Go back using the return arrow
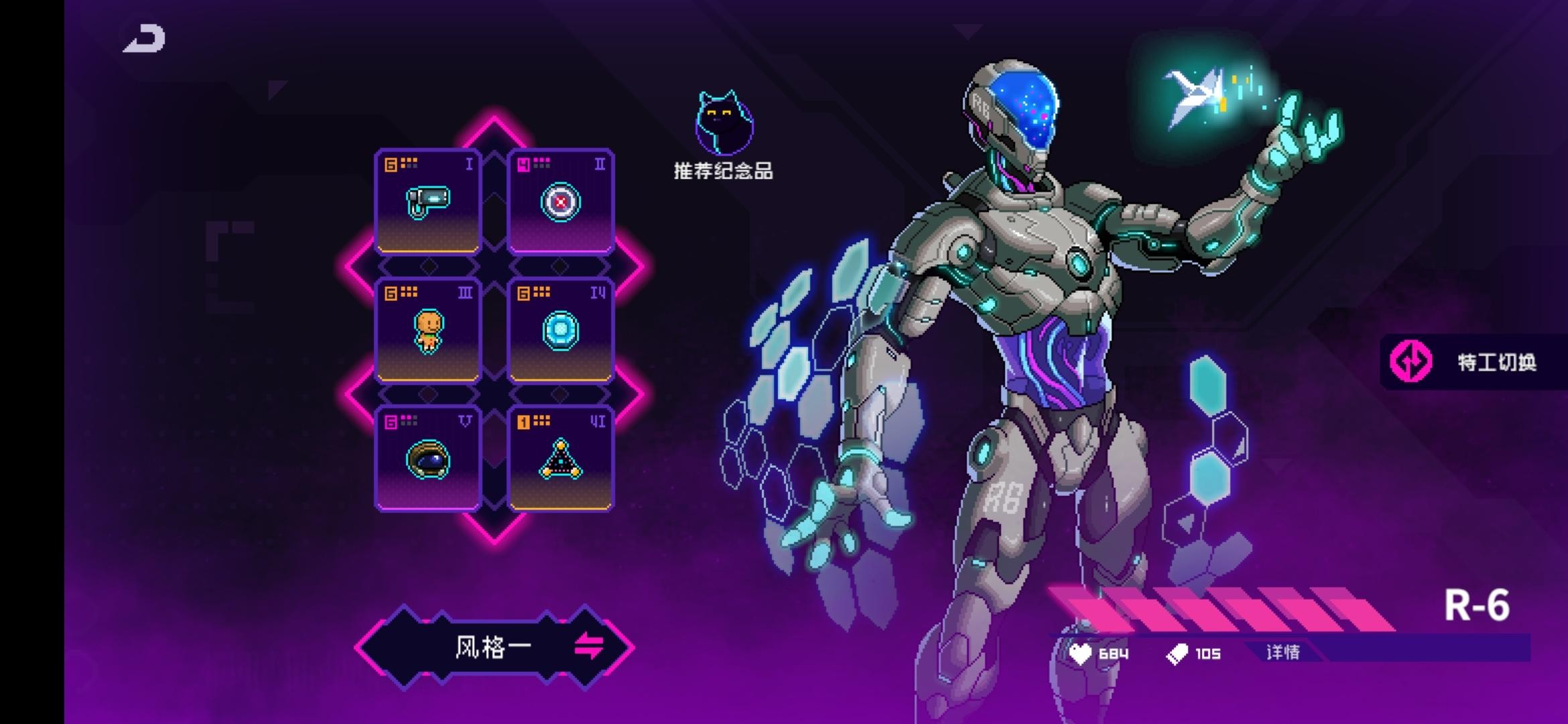Viewport: 1568px width, 724px height. click(x=145, y=38)
